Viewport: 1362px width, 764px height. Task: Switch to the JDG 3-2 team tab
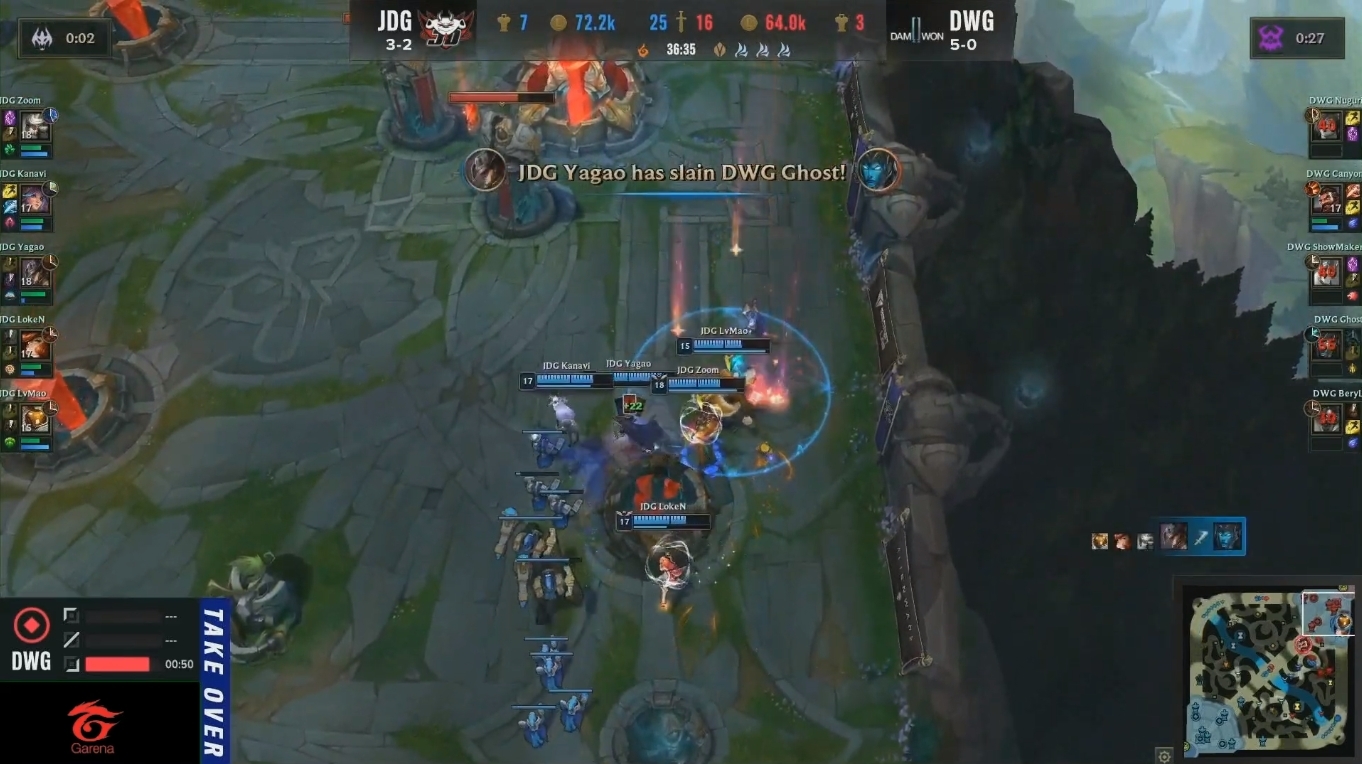[x=394, y=27]
